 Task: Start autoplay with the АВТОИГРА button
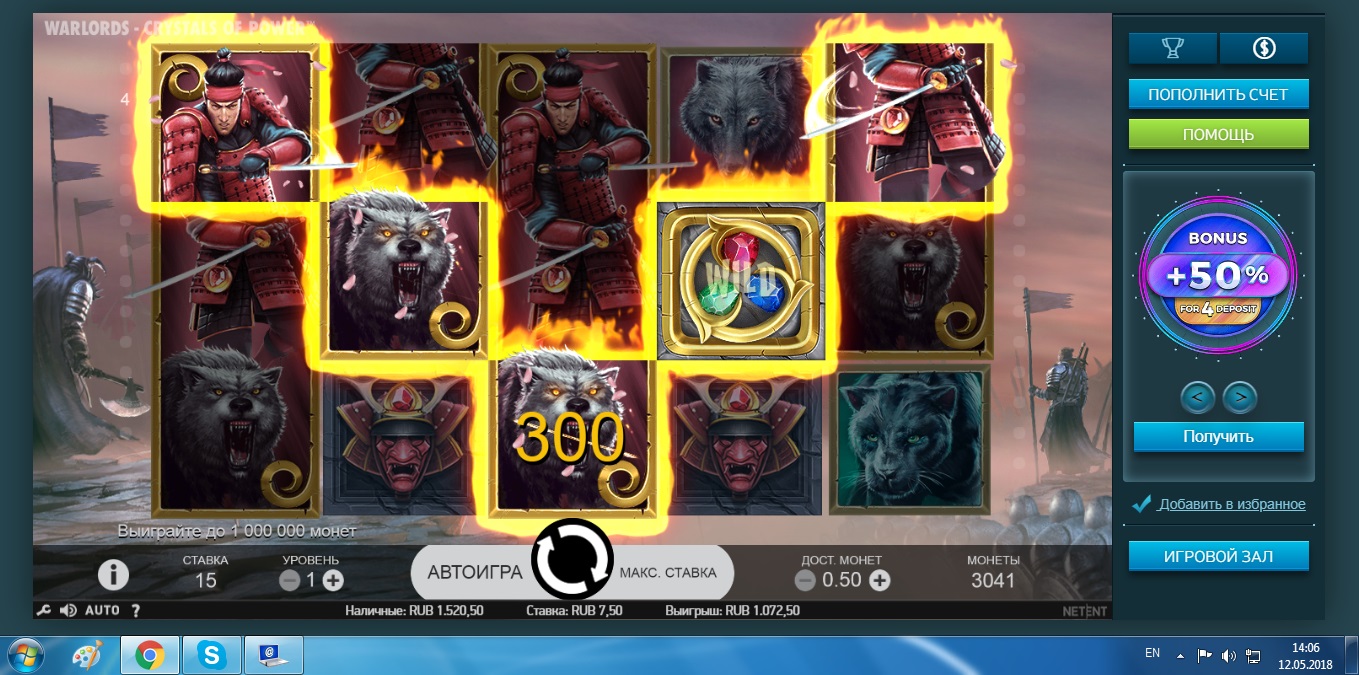point(475,573)
